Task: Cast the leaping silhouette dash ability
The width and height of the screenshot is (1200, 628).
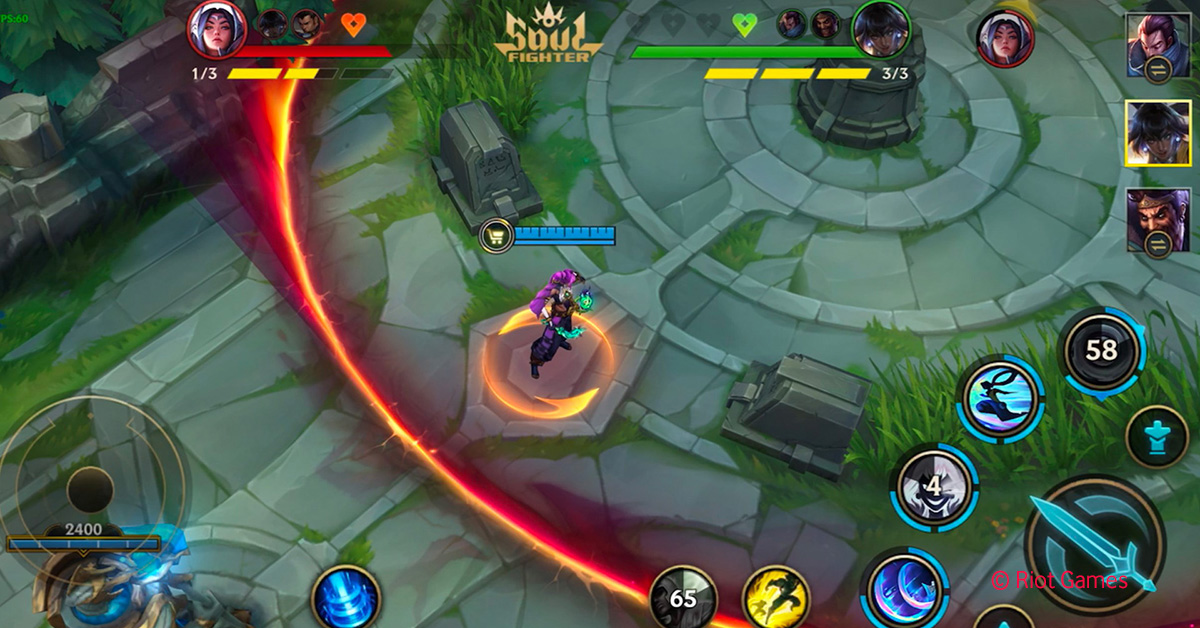Action: (1000, 398)
